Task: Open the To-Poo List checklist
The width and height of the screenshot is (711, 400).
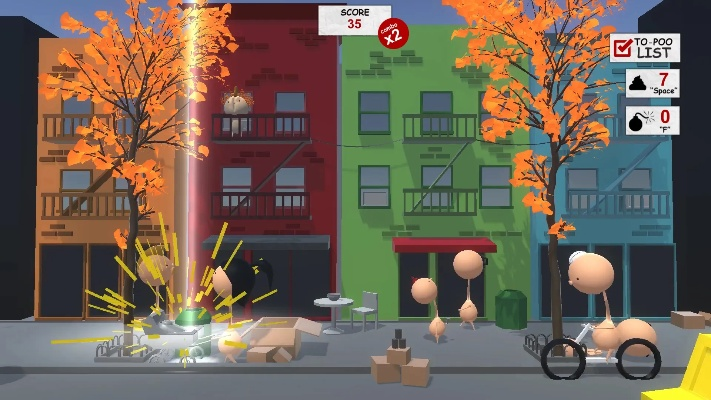Action: pos(645,46)
